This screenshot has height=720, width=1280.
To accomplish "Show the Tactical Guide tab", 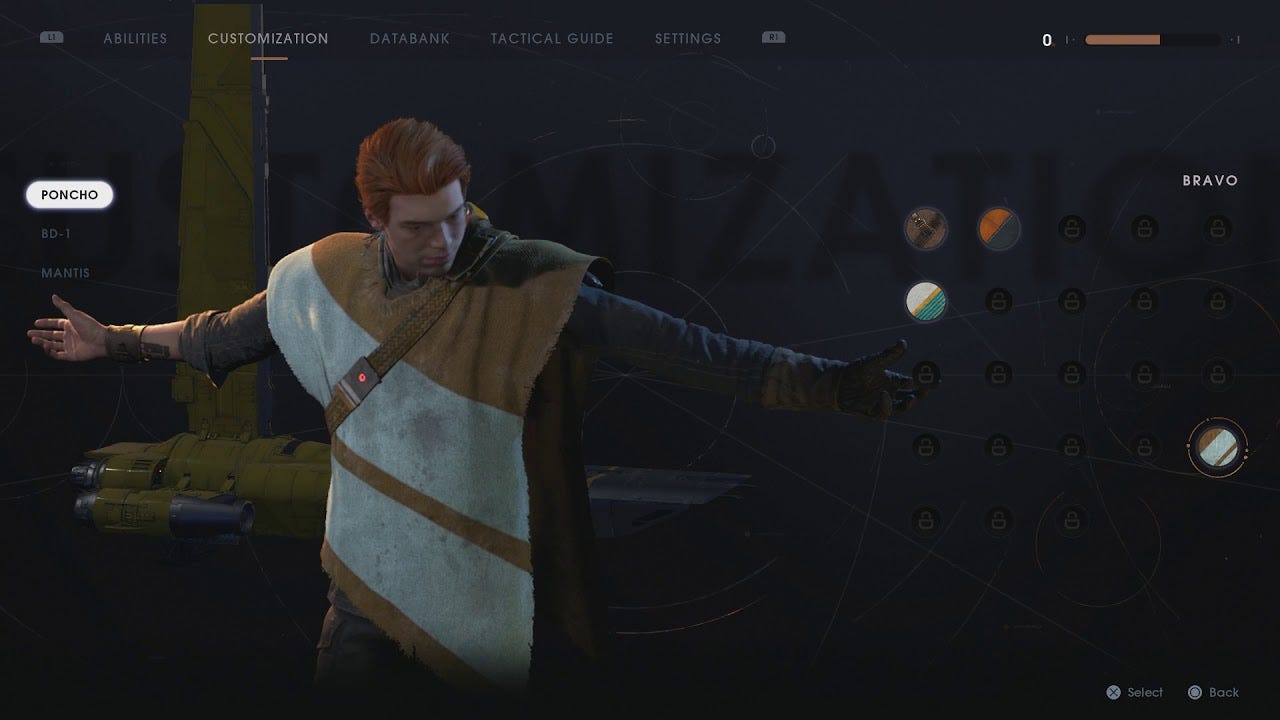I will click(552, 39).
